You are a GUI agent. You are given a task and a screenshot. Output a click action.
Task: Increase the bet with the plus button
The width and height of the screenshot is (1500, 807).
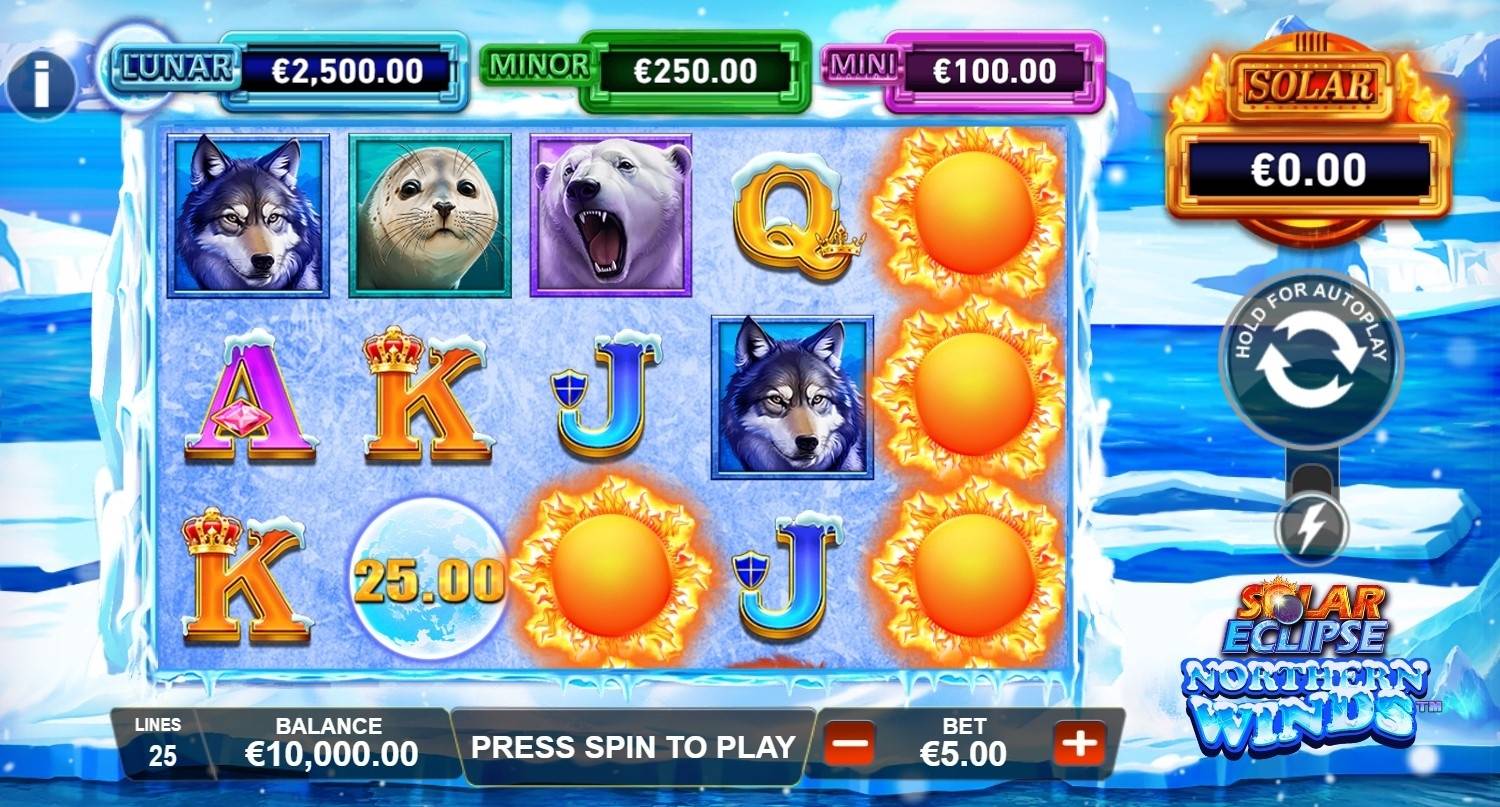click(1079, 744)
